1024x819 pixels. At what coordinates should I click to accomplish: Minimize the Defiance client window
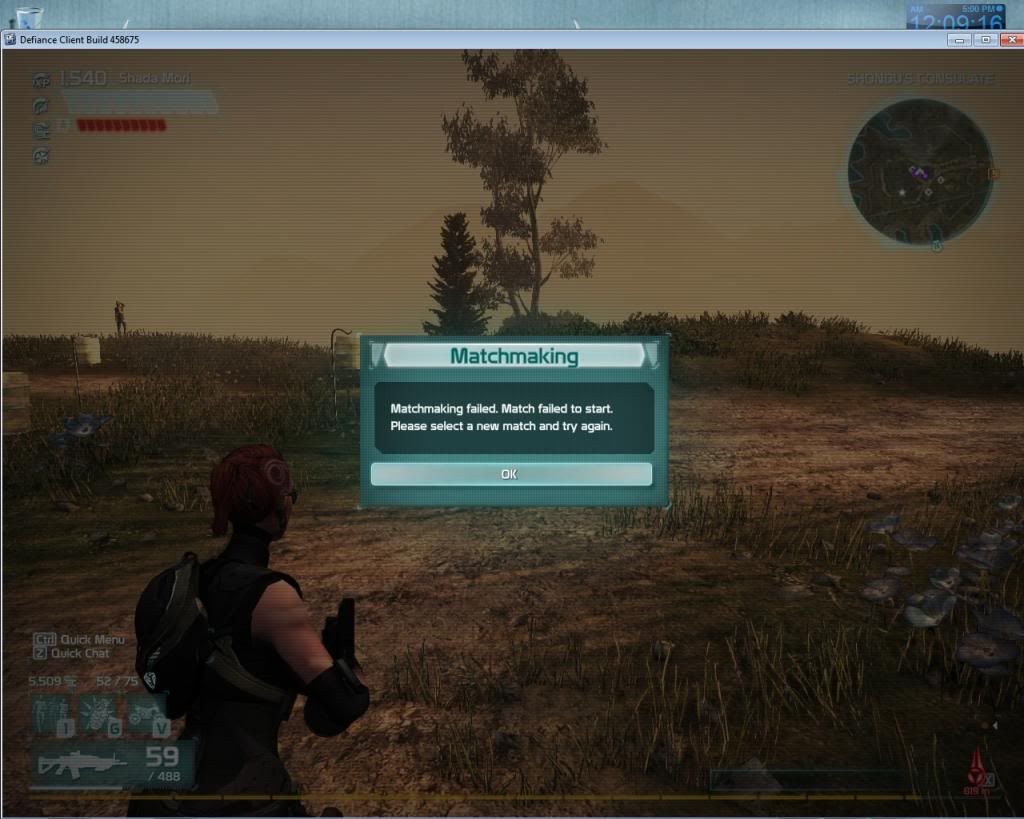(961, 39)
